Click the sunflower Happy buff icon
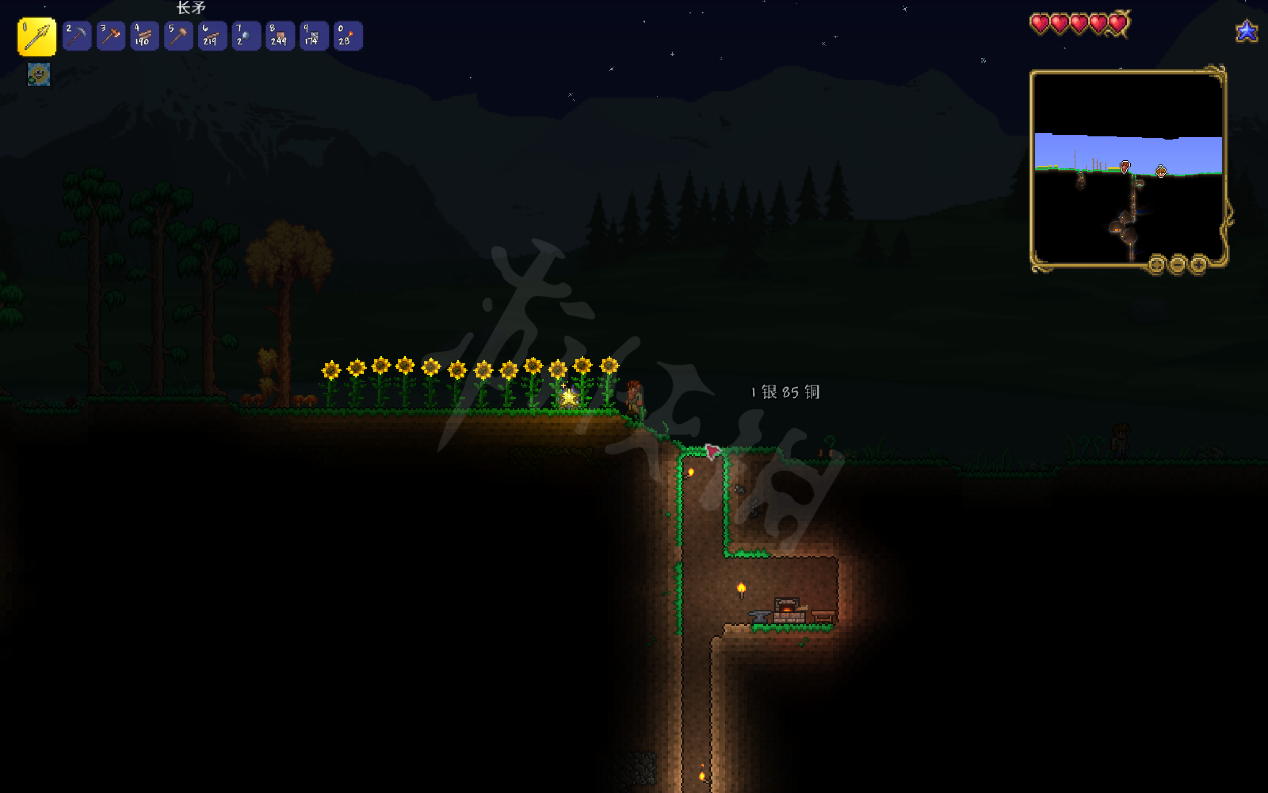The width and height of the screenshot is (1268, 793). tap(39, 74)
